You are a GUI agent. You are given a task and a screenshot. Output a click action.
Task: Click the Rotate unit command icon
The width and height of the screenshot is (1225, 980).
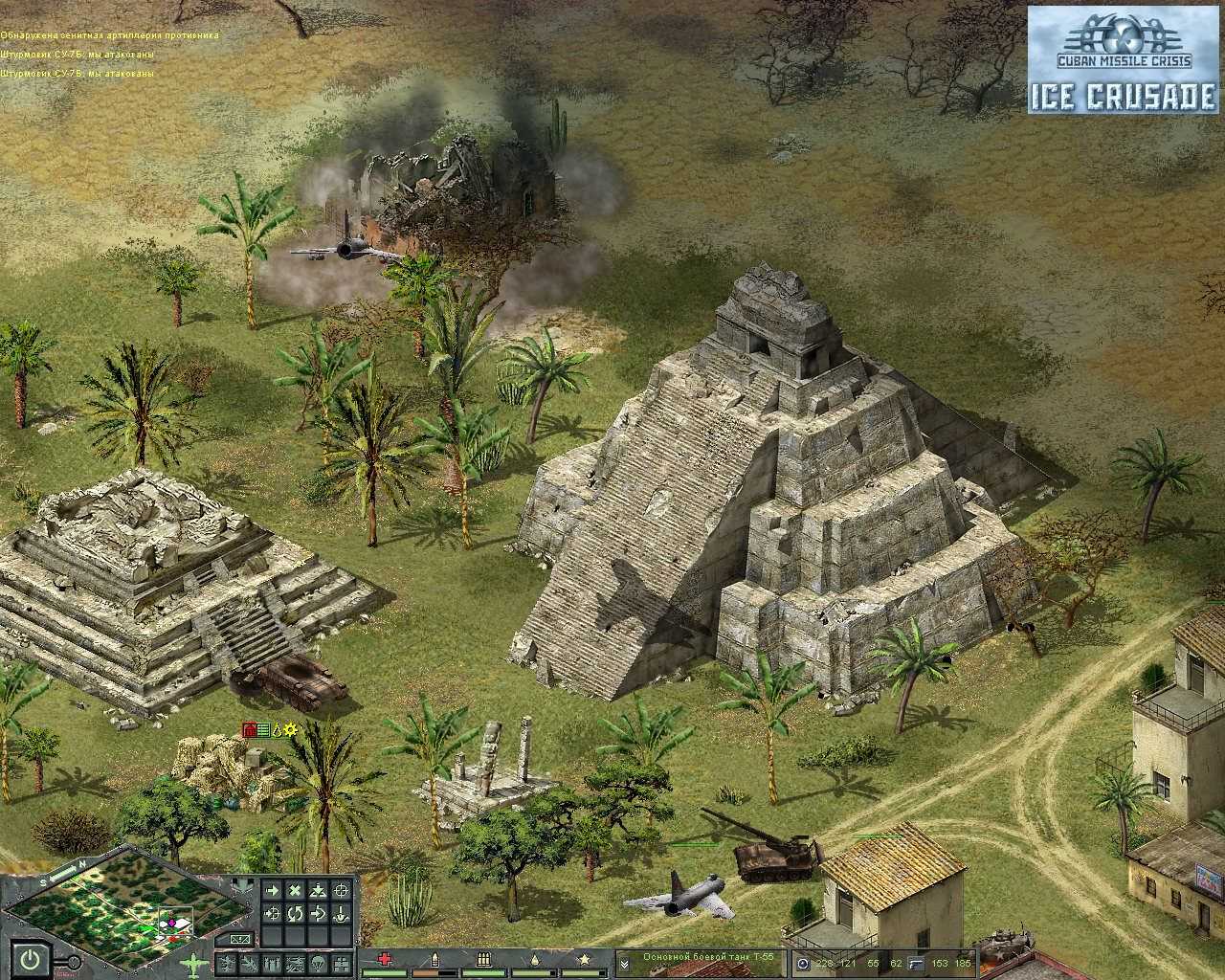click(294, 914)
